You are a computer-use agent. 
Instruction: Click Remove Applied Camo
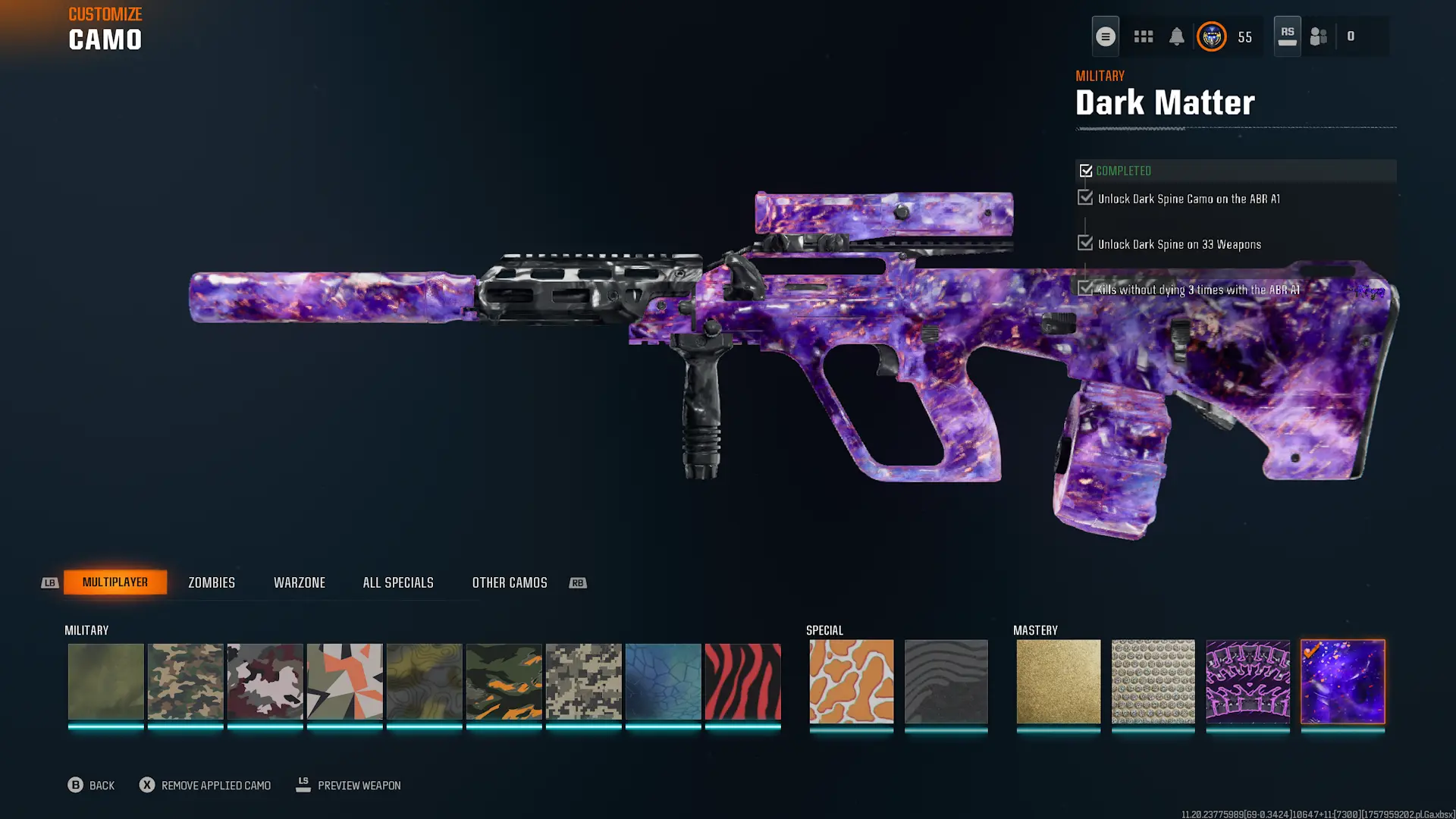[x=205, y=786]
